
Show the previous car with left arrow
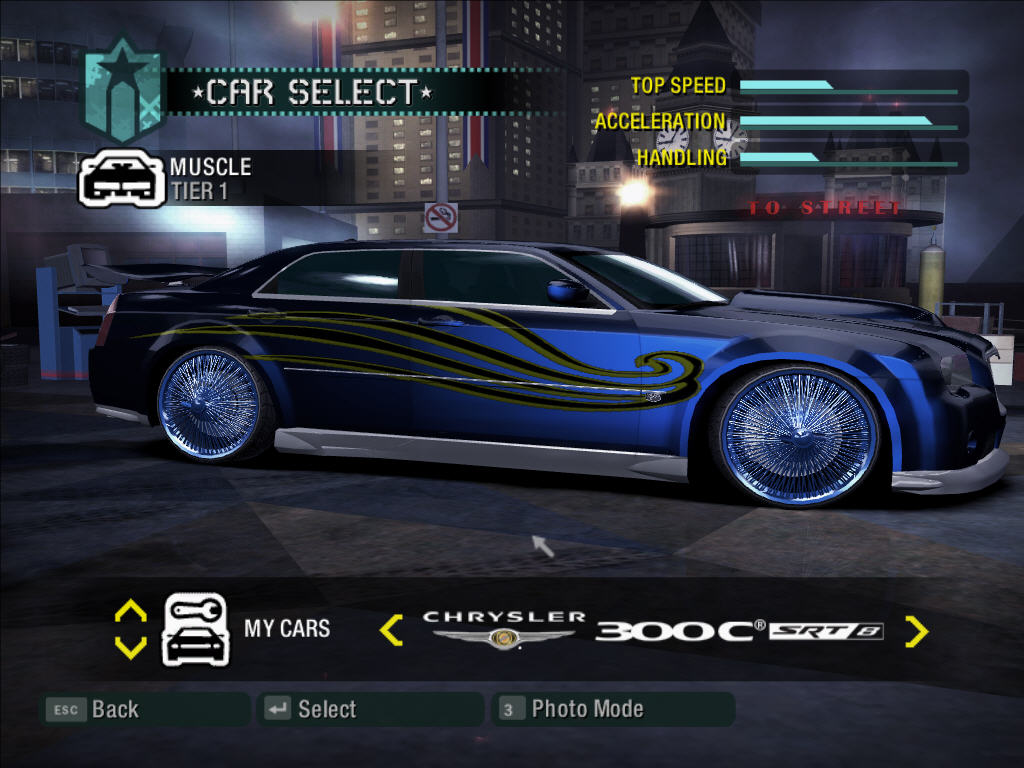[x=391, y=630]
